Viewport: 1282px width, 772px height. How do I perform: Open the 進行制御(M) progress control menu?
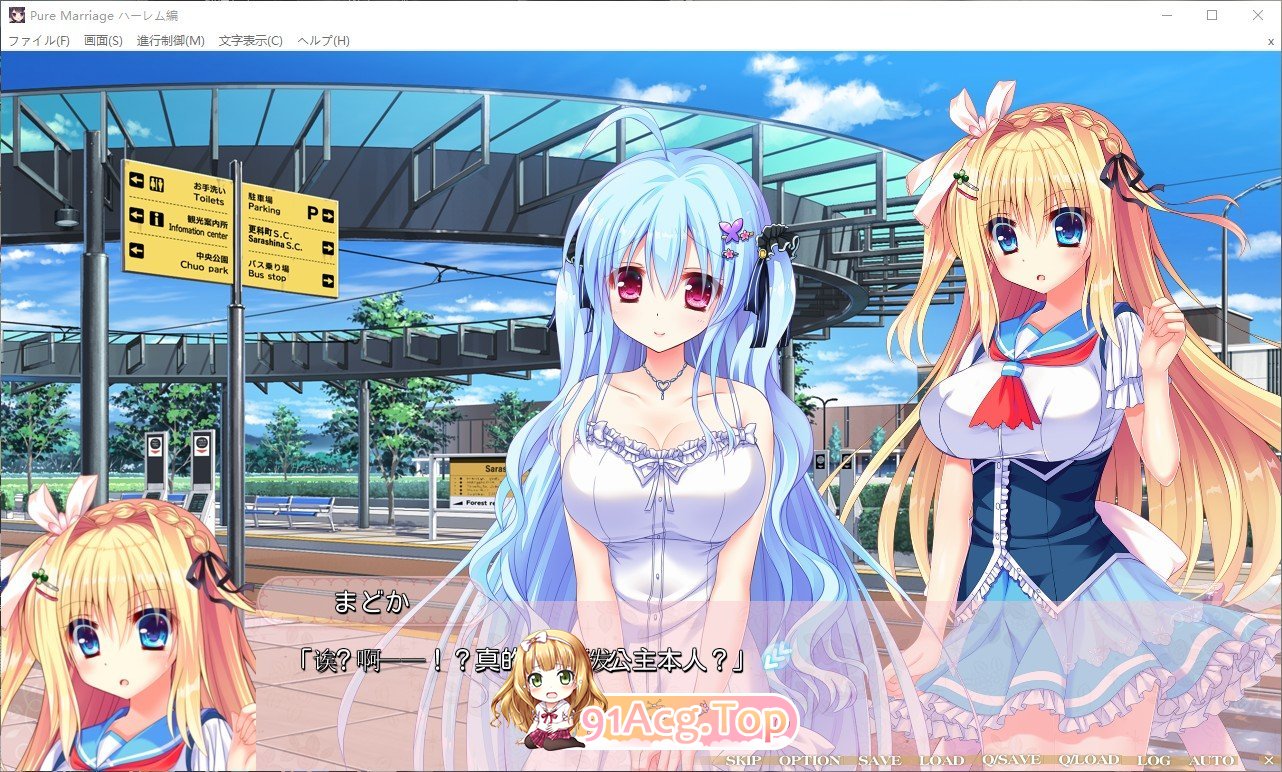[x=172, y=41]
